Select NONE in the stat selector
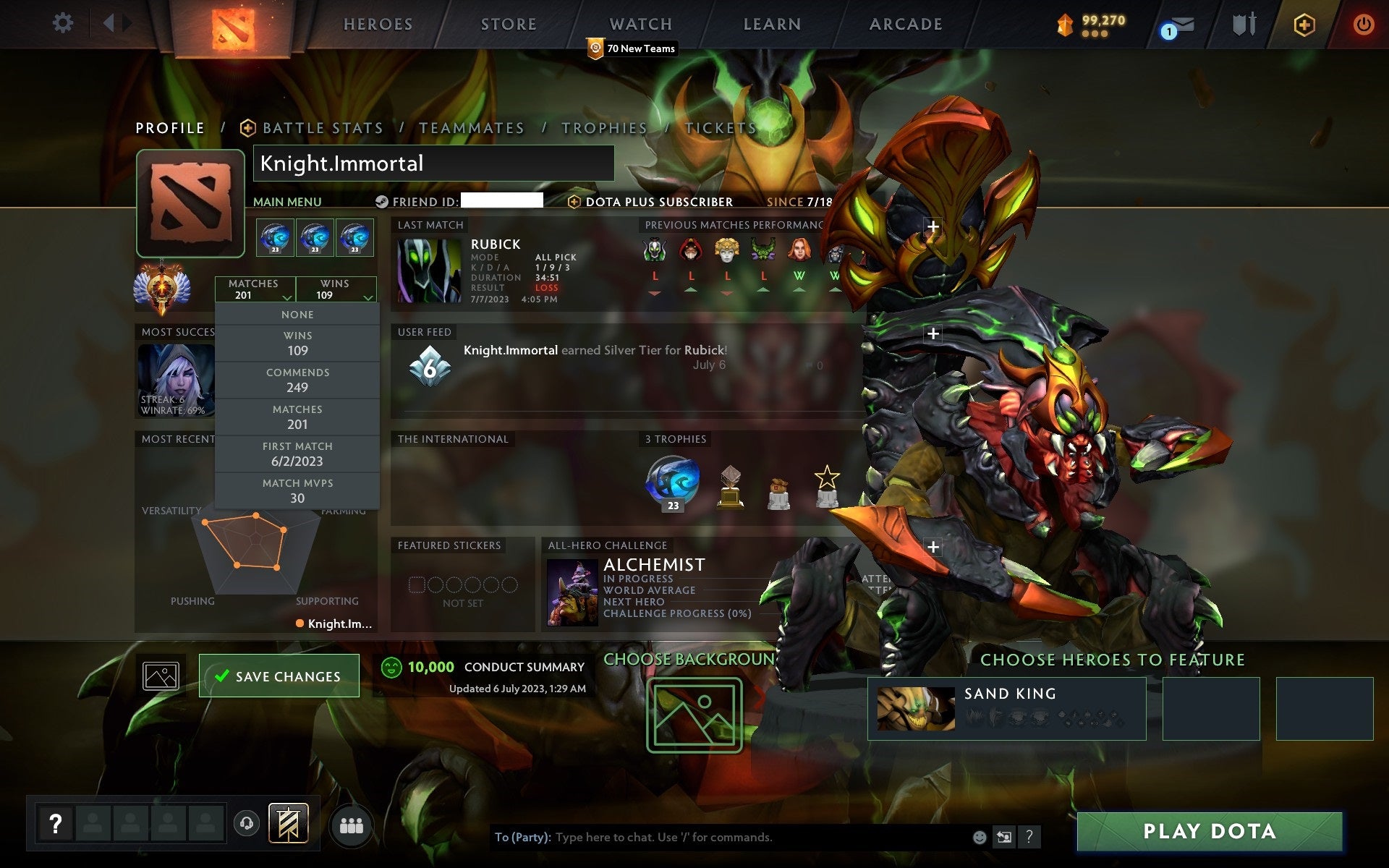 point(297,314)
